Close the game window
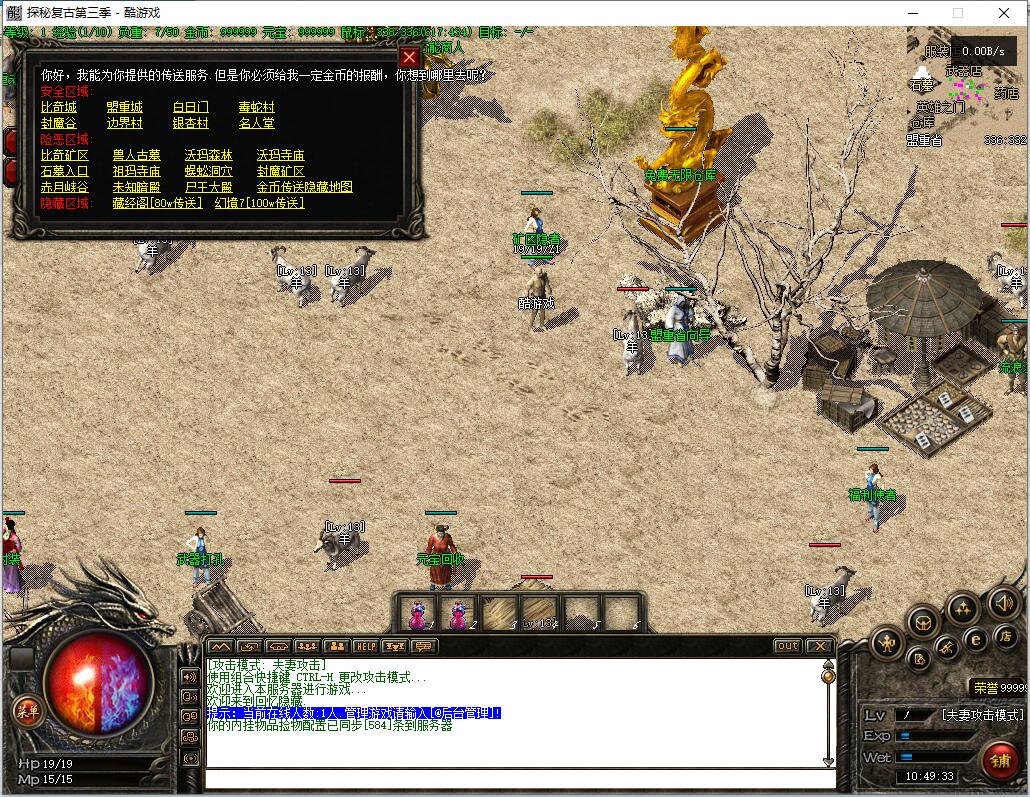This screenshot has height=797, width=1030. click(1004, 13)
